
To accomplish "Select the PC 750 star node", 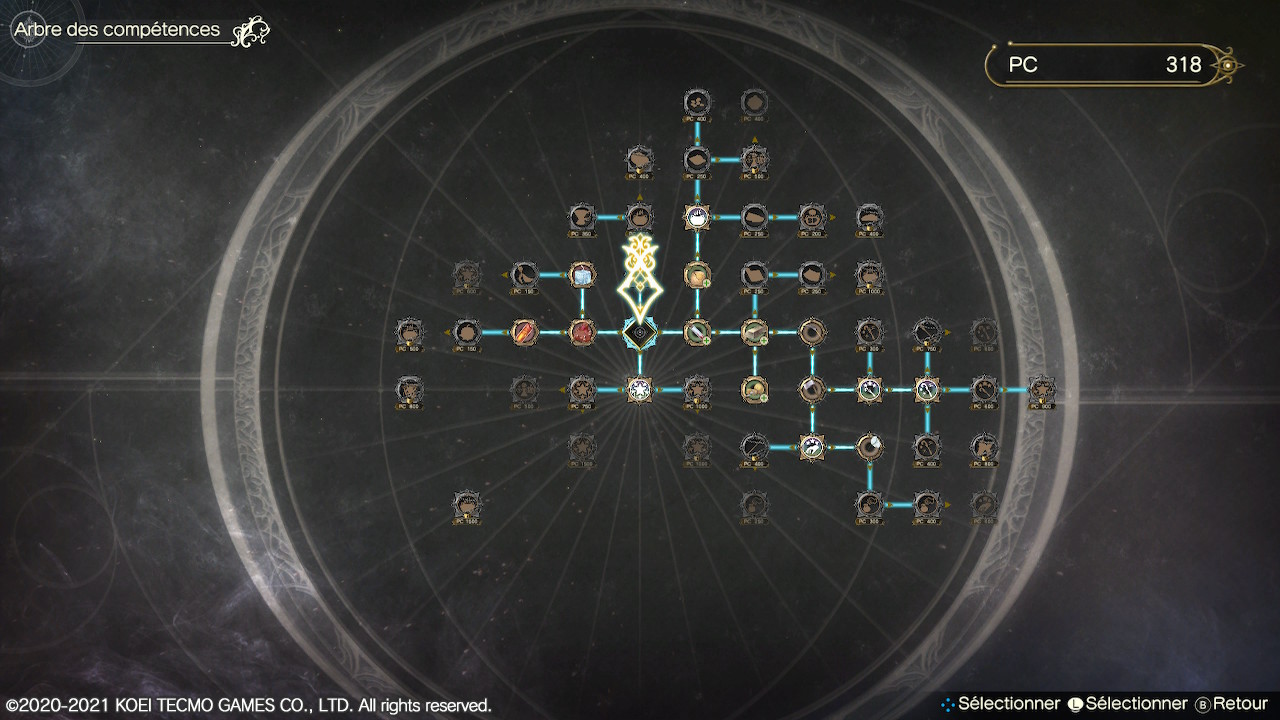I will pos(582,389).
